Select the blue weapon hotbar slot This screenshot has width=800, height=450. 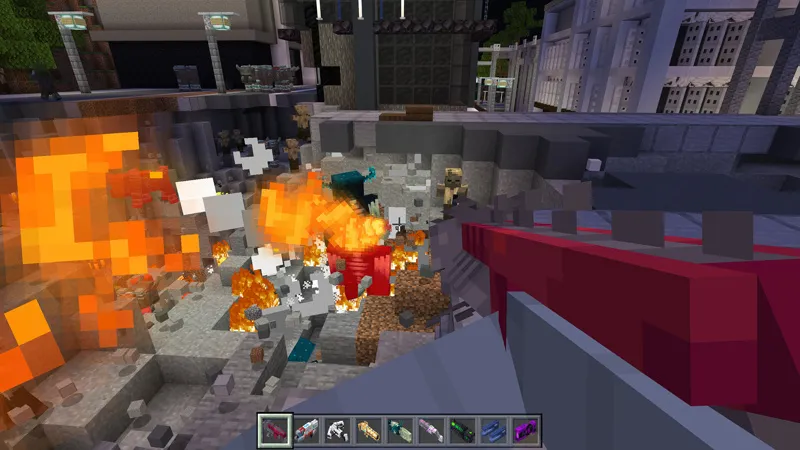pos(493,431)
